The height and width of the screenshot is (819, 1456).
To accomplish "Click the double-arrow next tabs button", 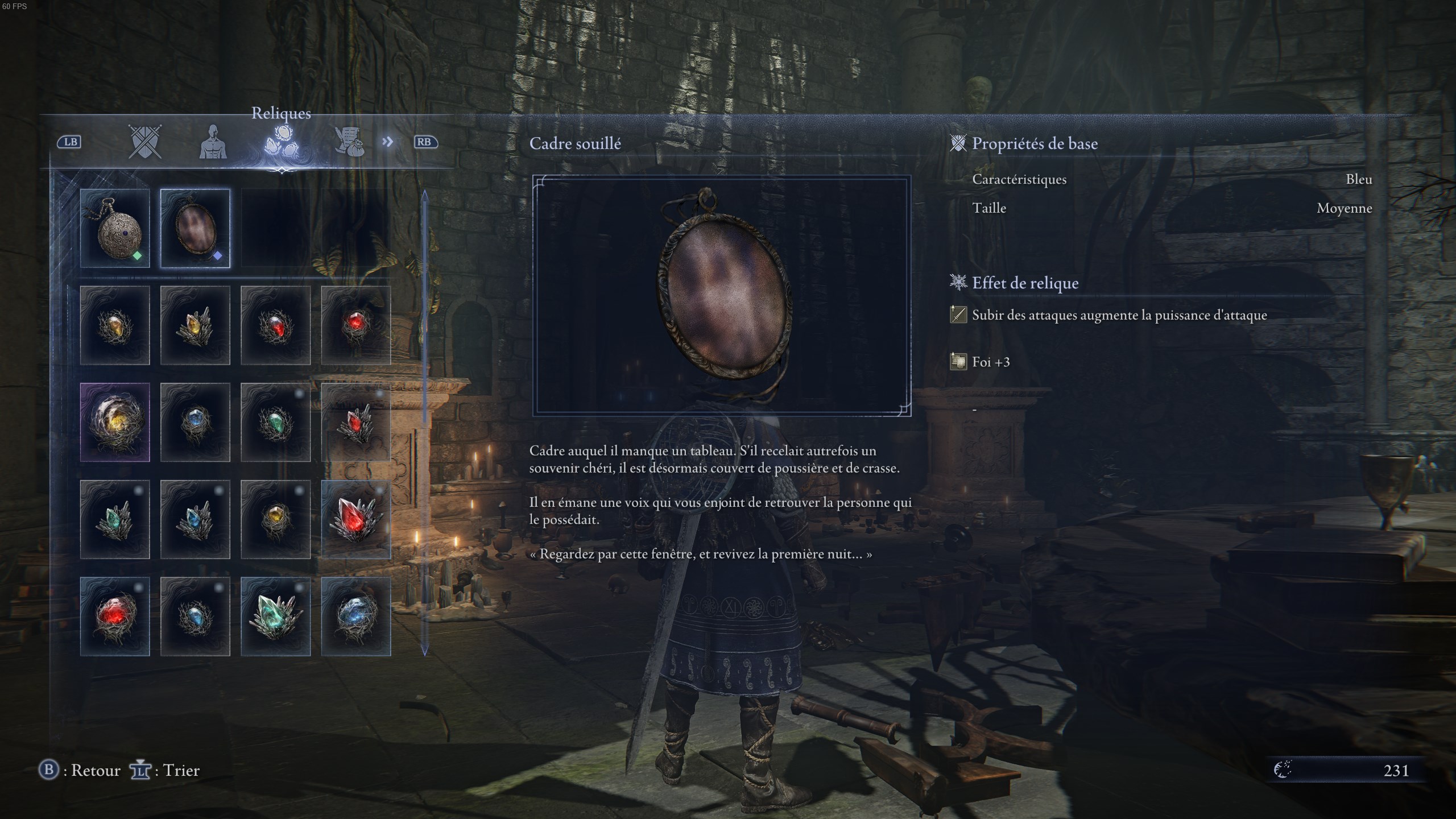I will click(387, 142).
